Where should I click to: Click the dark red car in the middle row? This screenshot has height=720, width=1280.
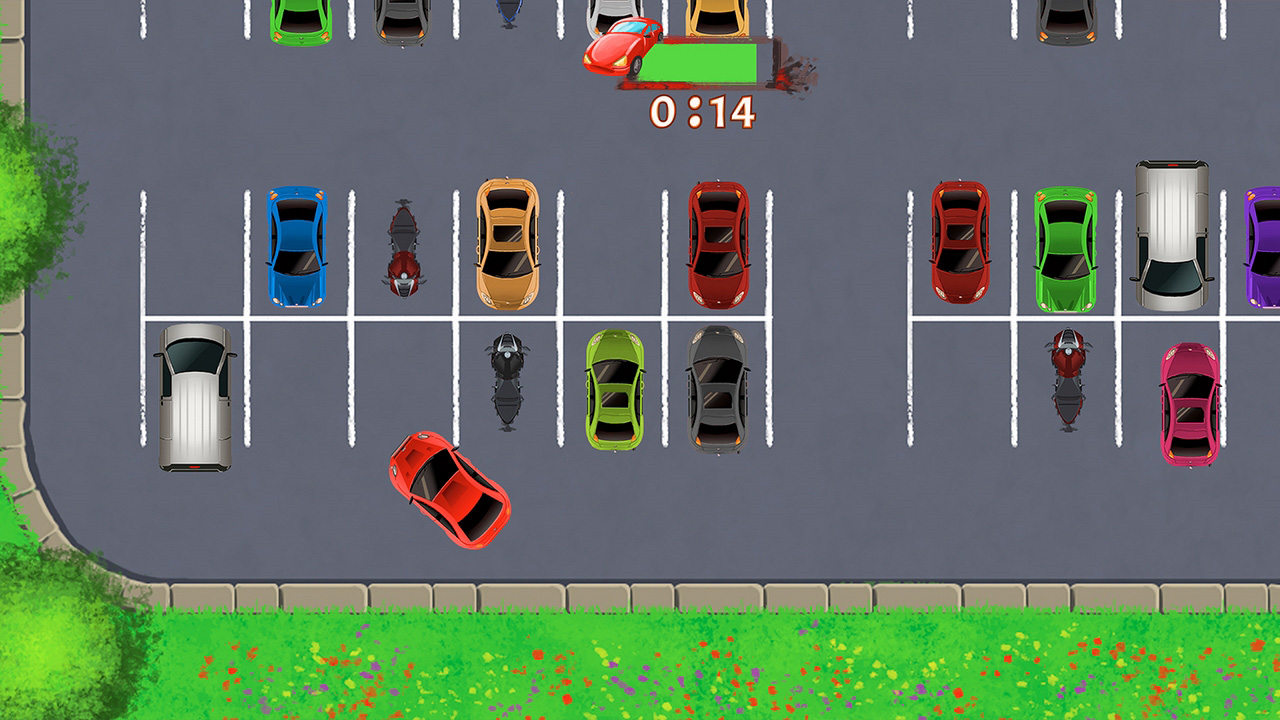pos(720,245)
